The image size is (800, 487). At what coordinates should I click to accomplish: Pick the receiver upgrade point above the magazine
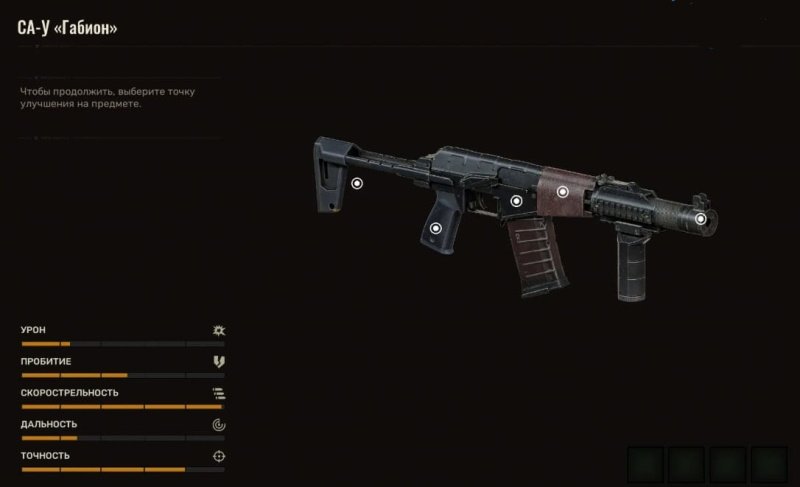tap(516, 201)
